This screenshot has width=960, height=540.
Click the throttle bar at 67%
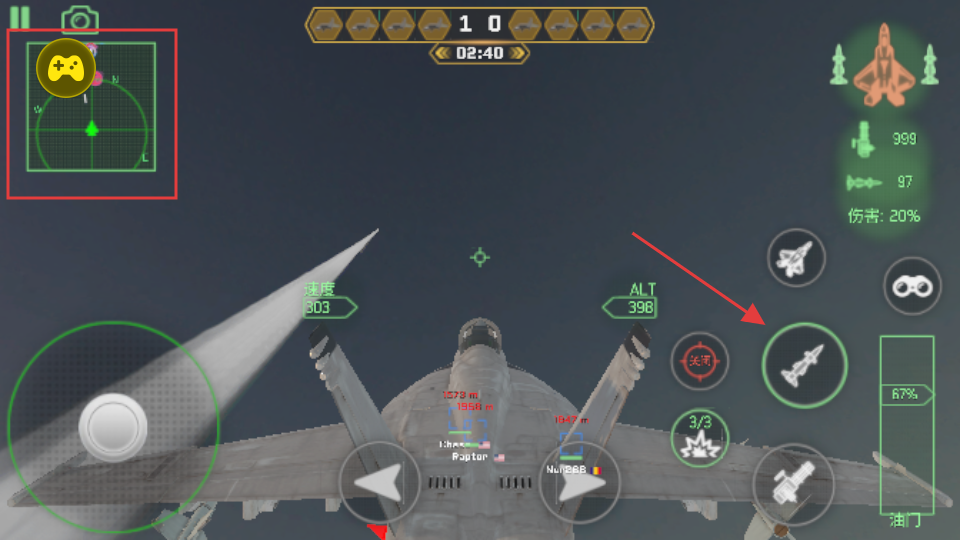click(906, 394)
